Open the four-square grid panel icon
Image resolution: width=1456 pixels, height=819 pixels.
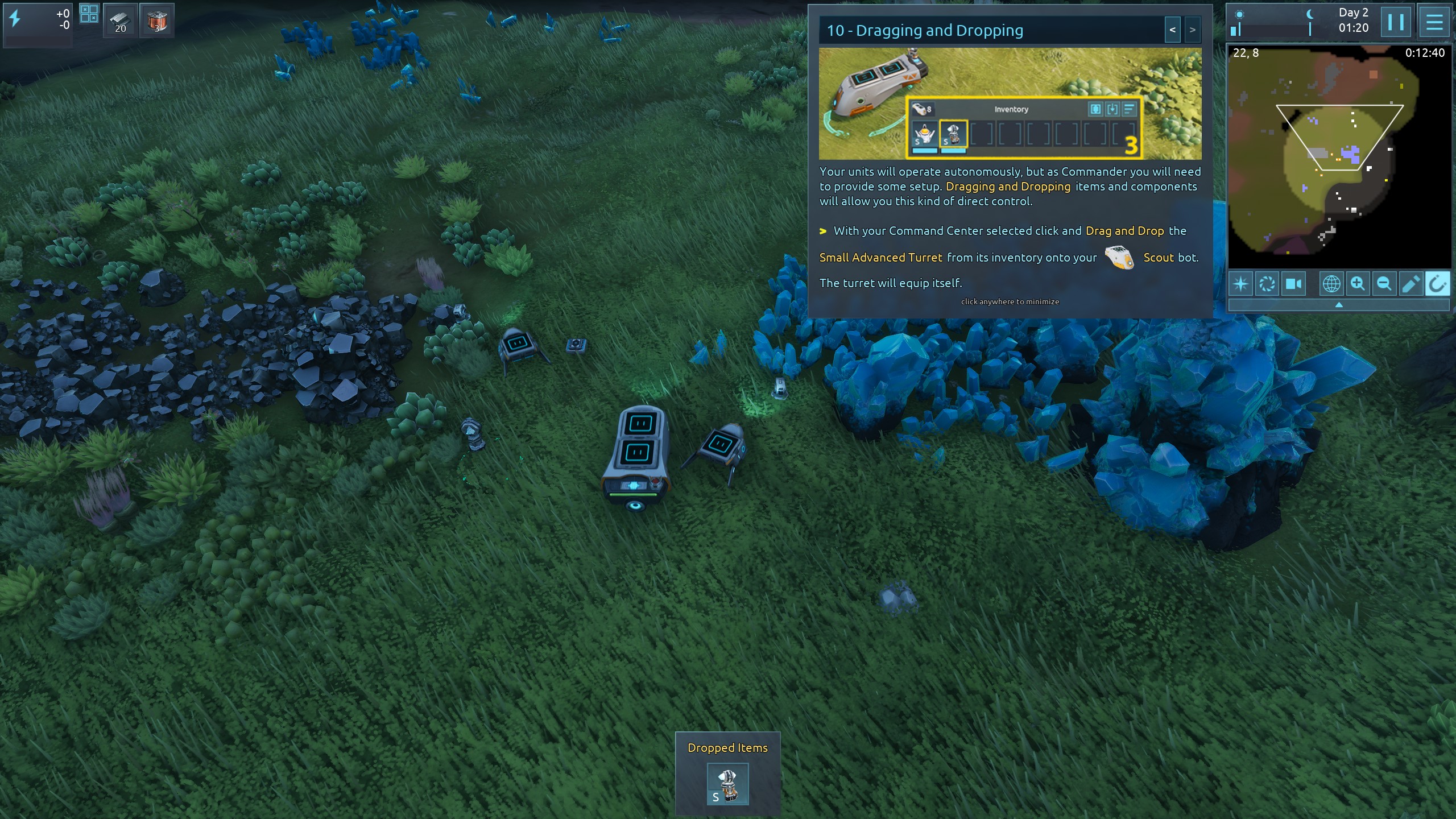point(89,14)
